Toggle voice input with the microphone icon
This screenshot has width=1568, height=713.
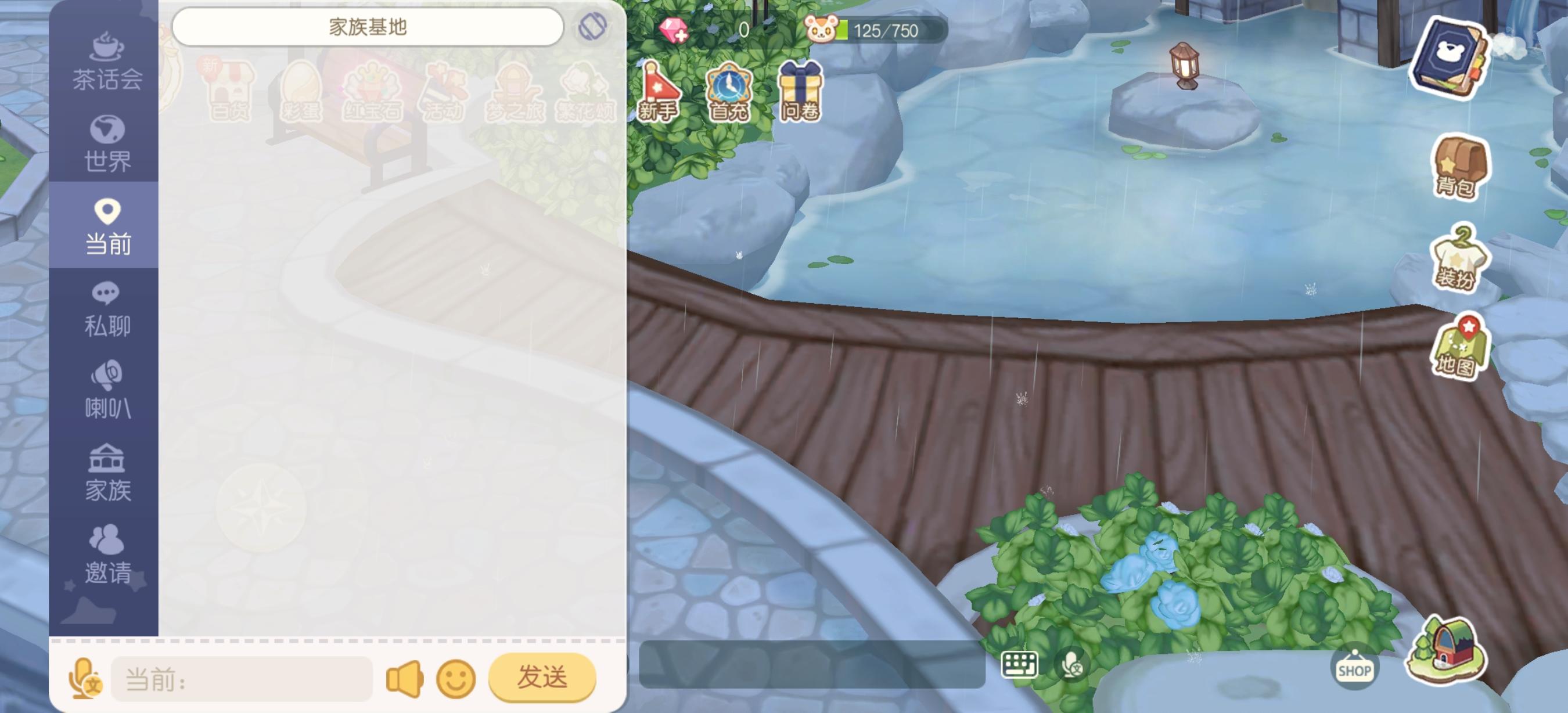(x=1072, y=663)
